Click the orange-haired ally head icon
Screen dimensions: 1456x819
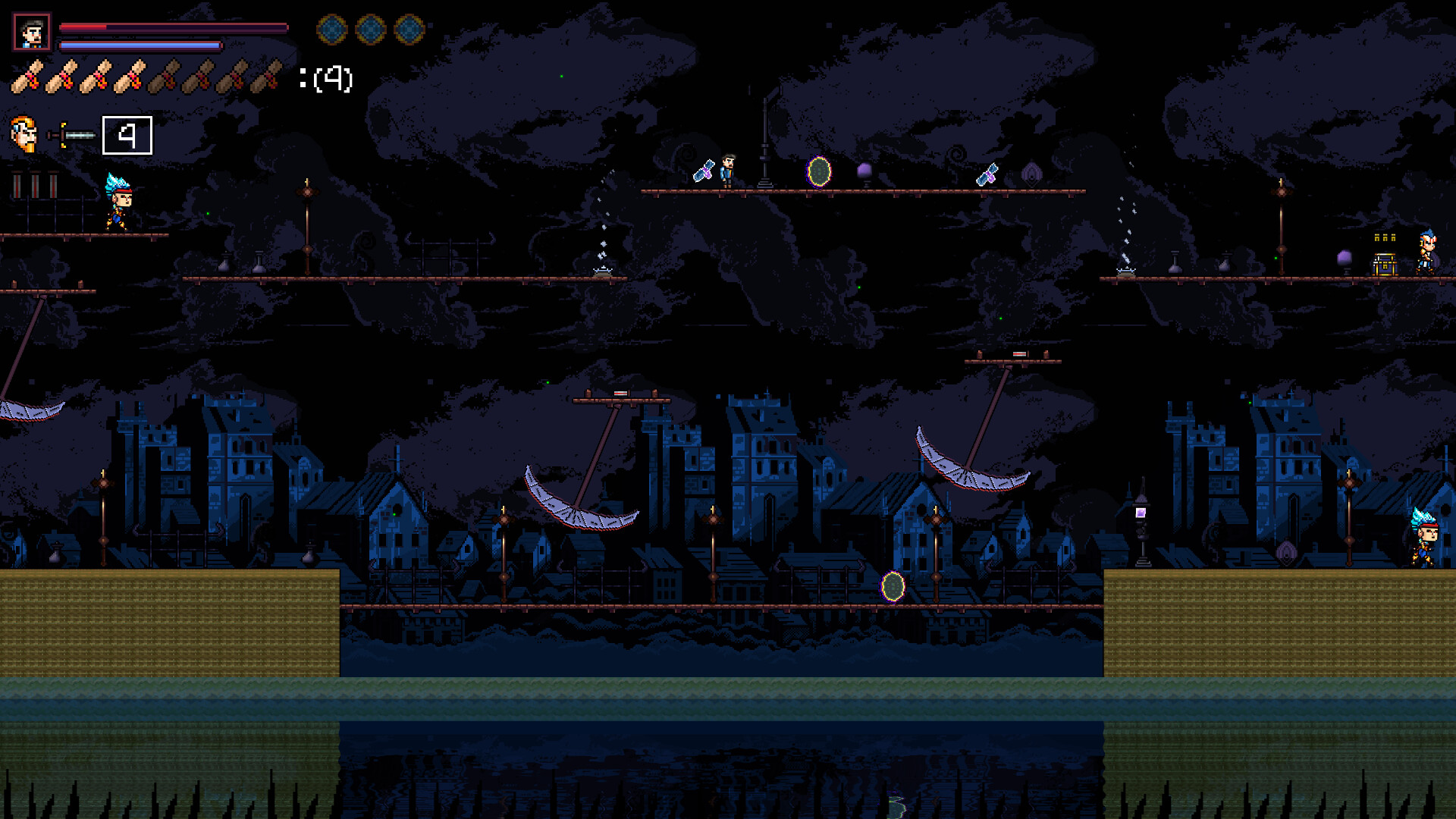coord(25,135)
